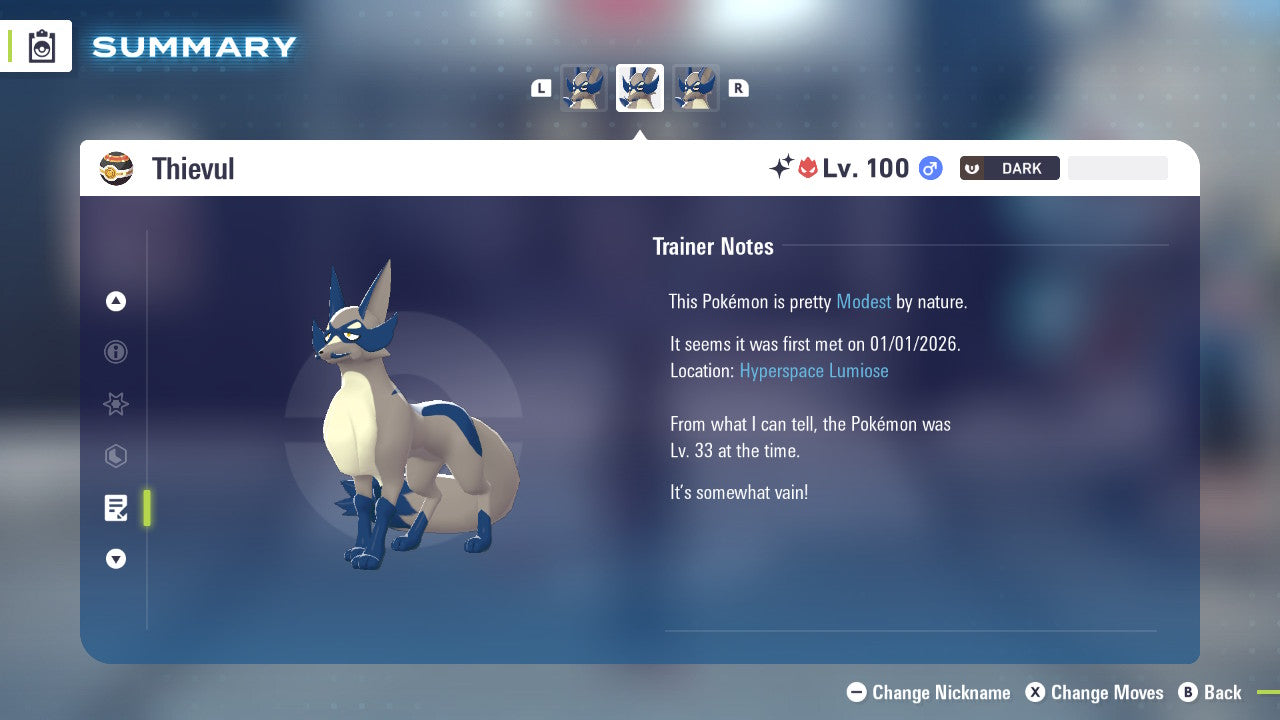The image size is (1280, 720).
Task: Click the Luxury Ball icon beside Thievul's name
Action: [117, 168]
